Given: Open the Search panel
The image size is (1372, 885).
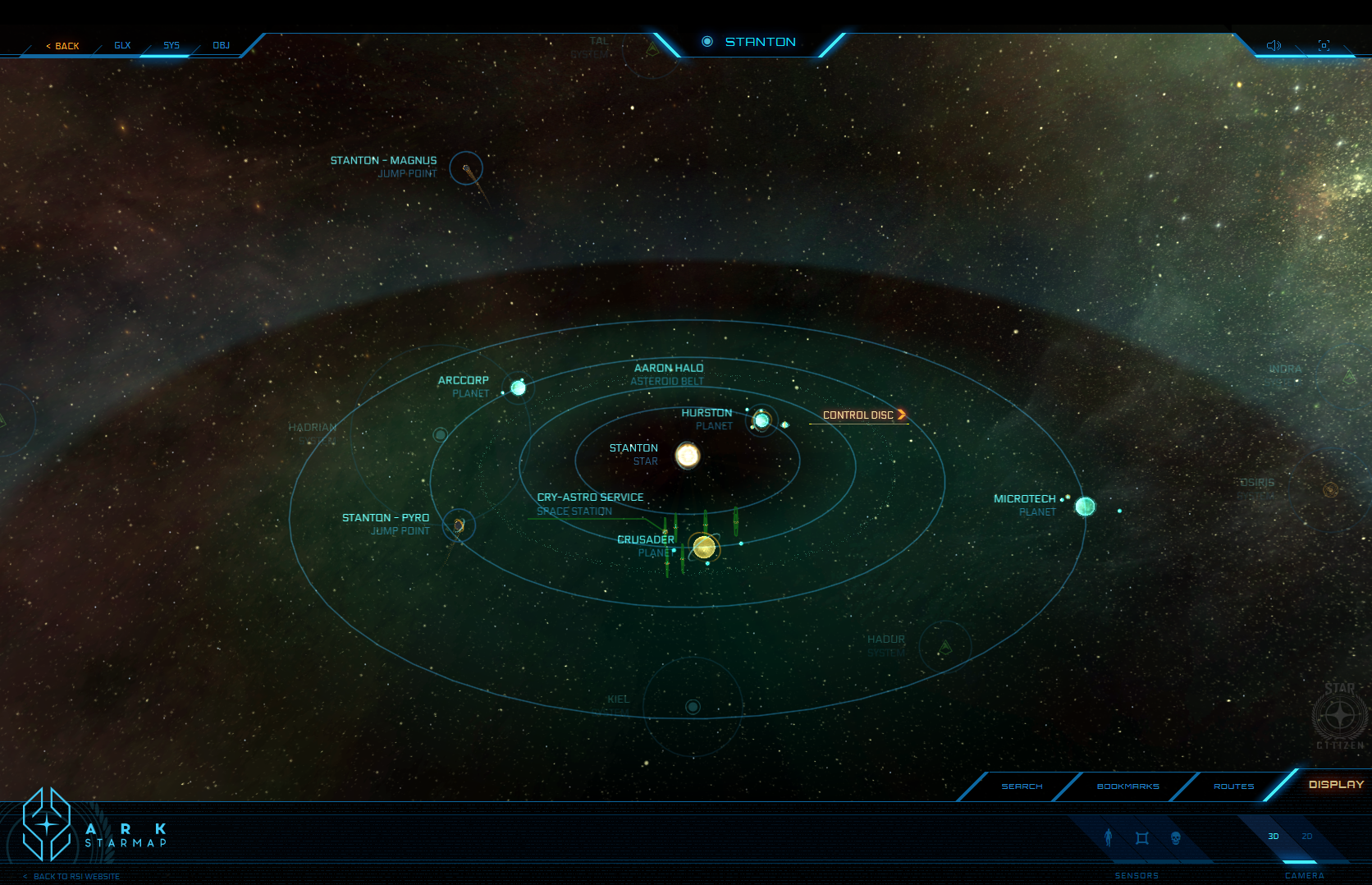Looking at the screenshot, I should [1022, 786].
